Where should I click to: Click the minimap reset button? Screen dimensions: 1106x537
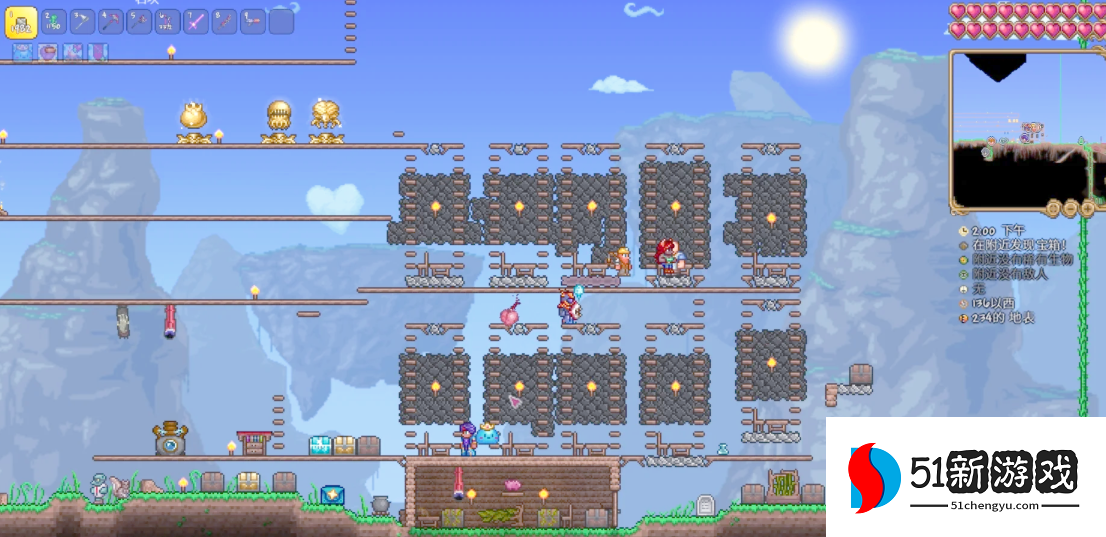click(x=1053, y=208)
